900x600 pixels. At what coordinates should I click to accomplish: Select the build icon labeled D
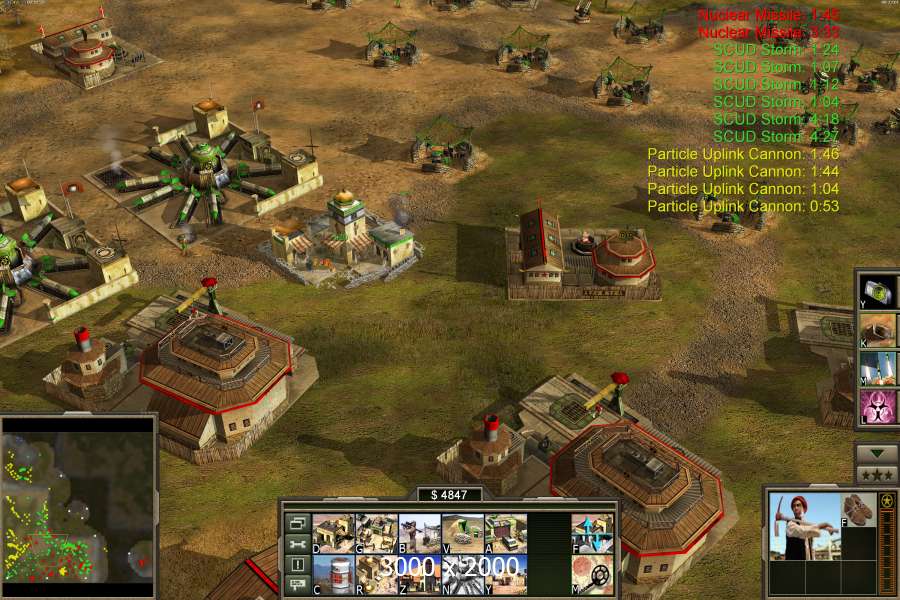[x=333, y=534]
